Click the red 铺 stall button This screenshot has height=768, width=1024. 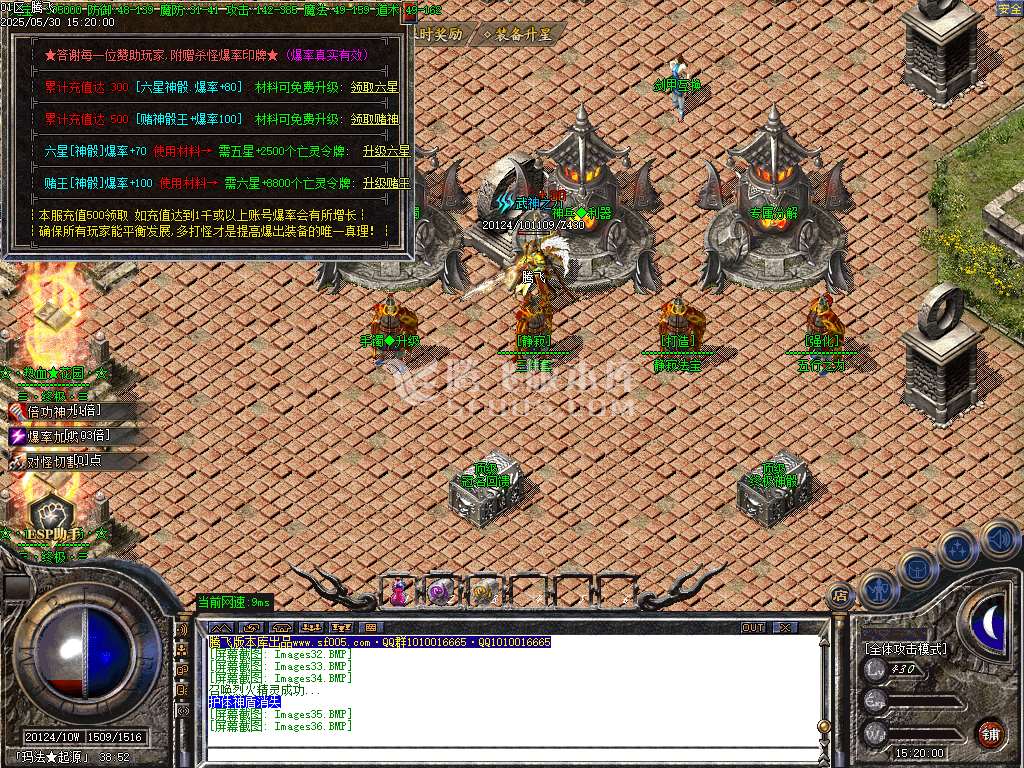point(990,732)
